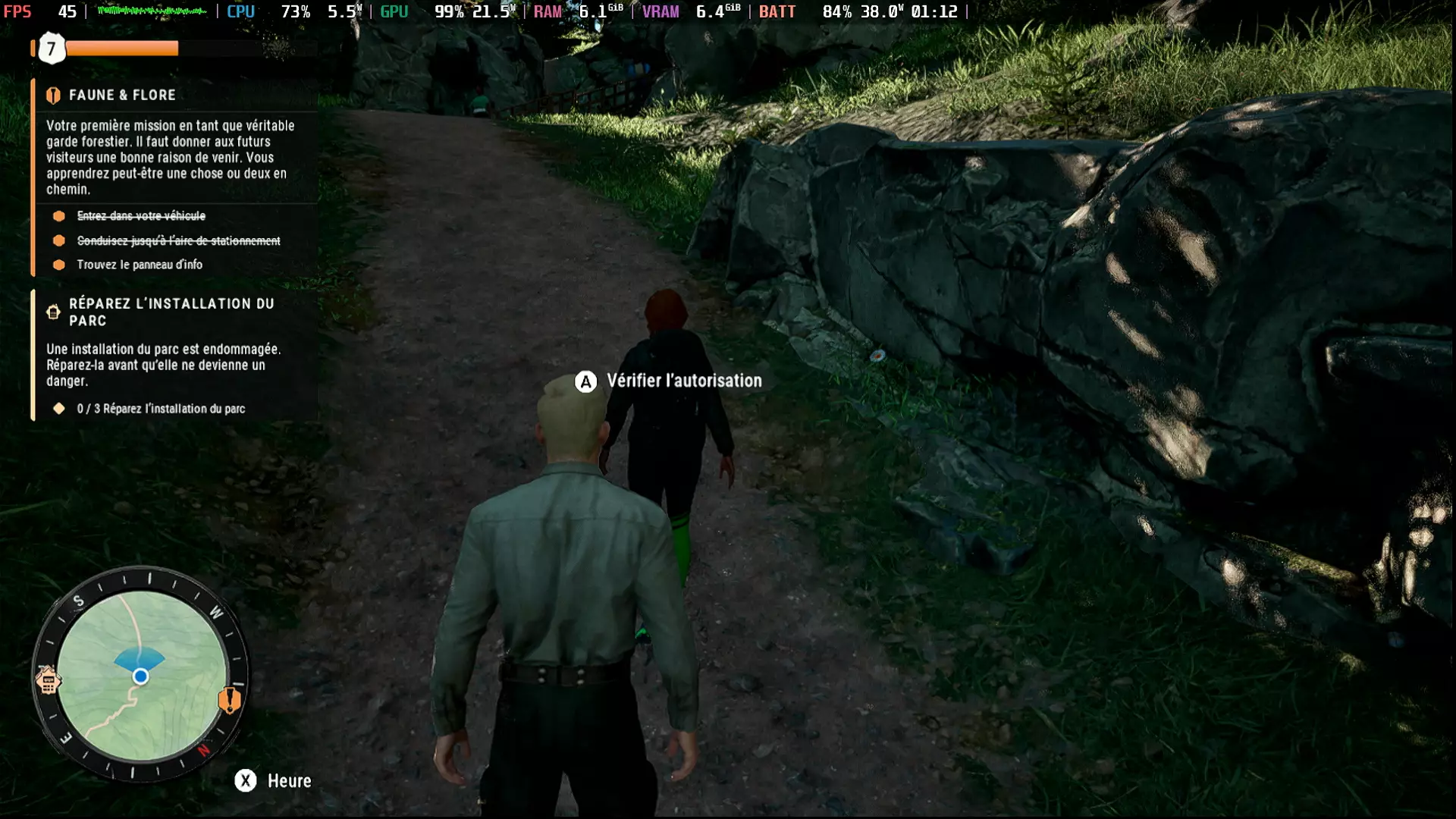This screenshot has width=1456, height=819.
Task: Open the 'Réparez l'installation du parc' task
Action: [x=171, y=312]
